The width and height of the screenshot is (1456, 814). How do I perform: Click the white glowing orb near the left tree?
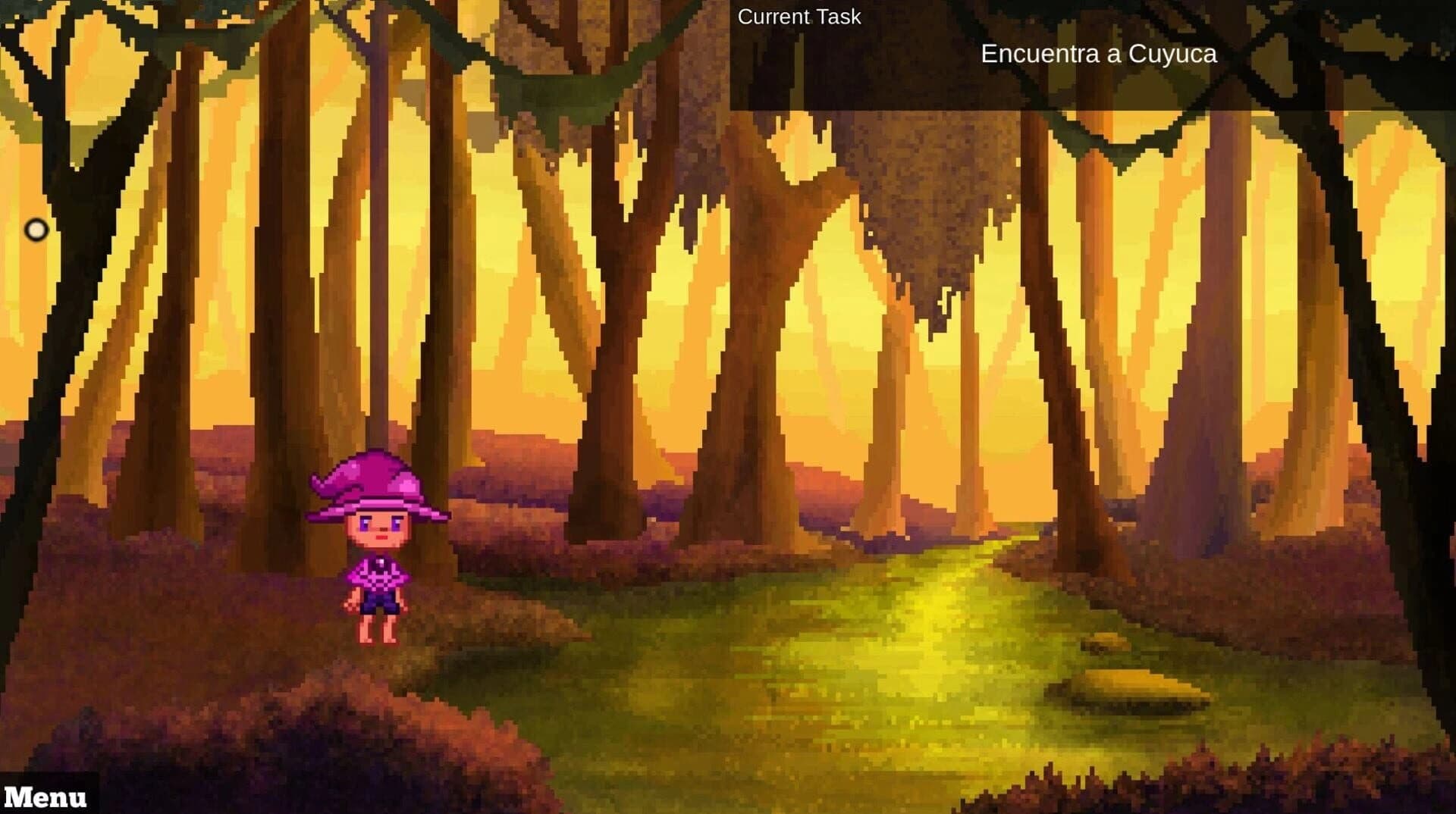(x=36, y=229)
